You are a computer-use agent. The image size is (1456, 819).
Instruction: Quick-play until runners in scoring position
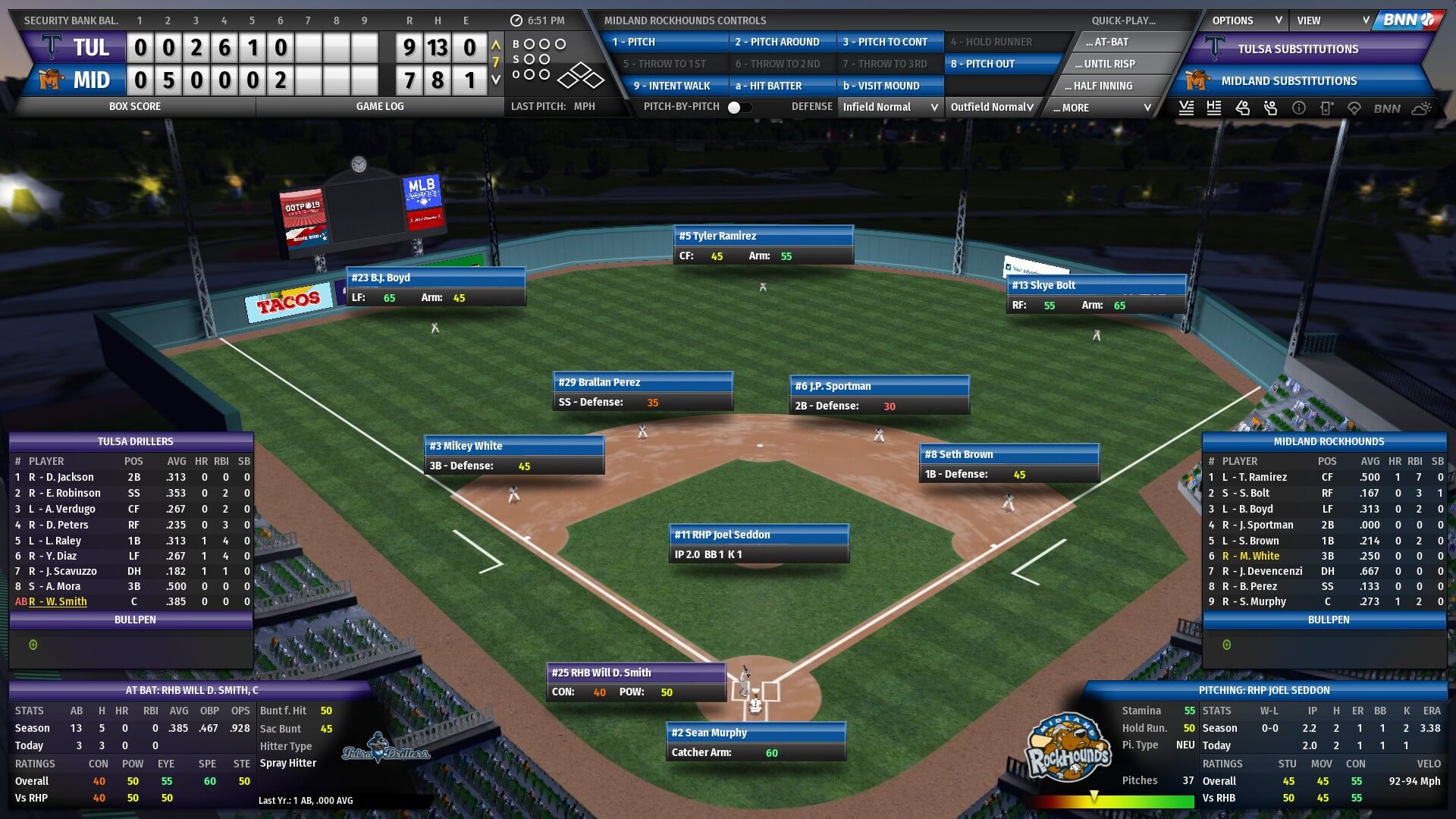(x=1109, y=64)
